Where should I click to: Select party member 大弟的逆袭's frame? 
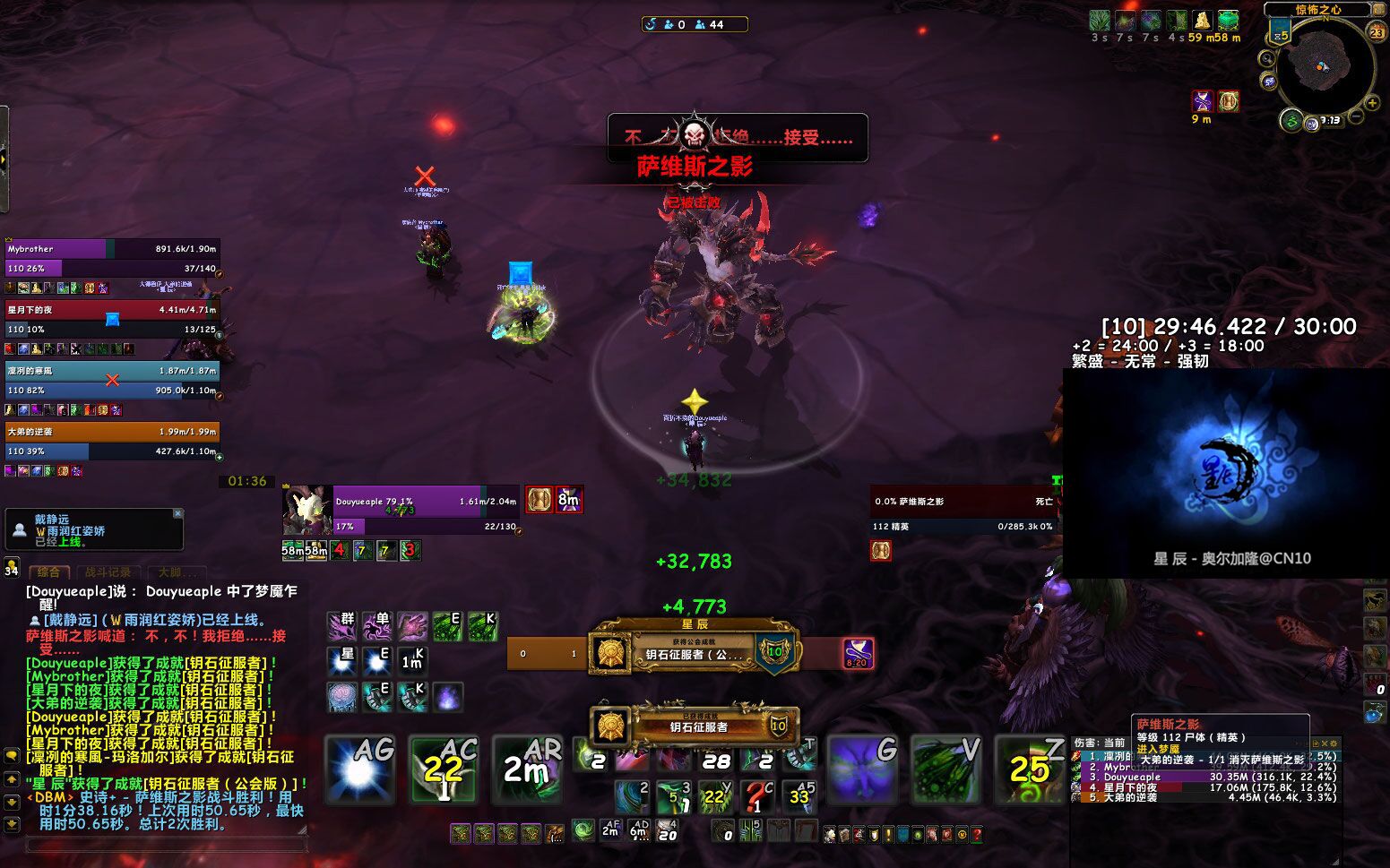pos(112,441)
